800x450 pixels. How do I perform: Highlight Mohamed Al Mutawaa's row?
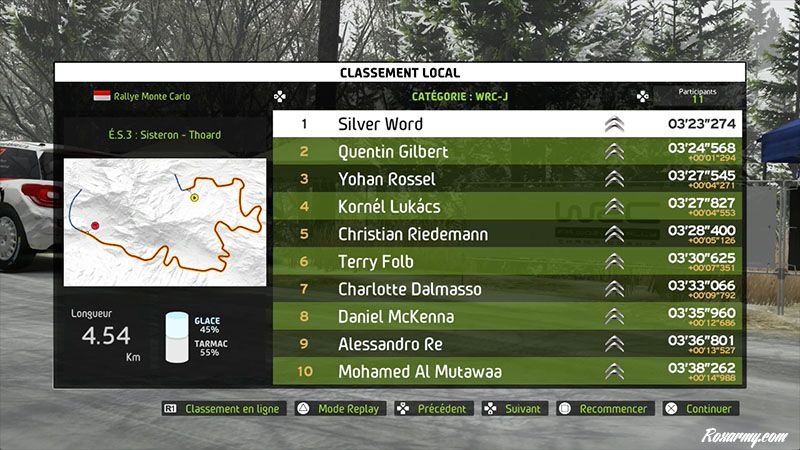tap(509, 372)
